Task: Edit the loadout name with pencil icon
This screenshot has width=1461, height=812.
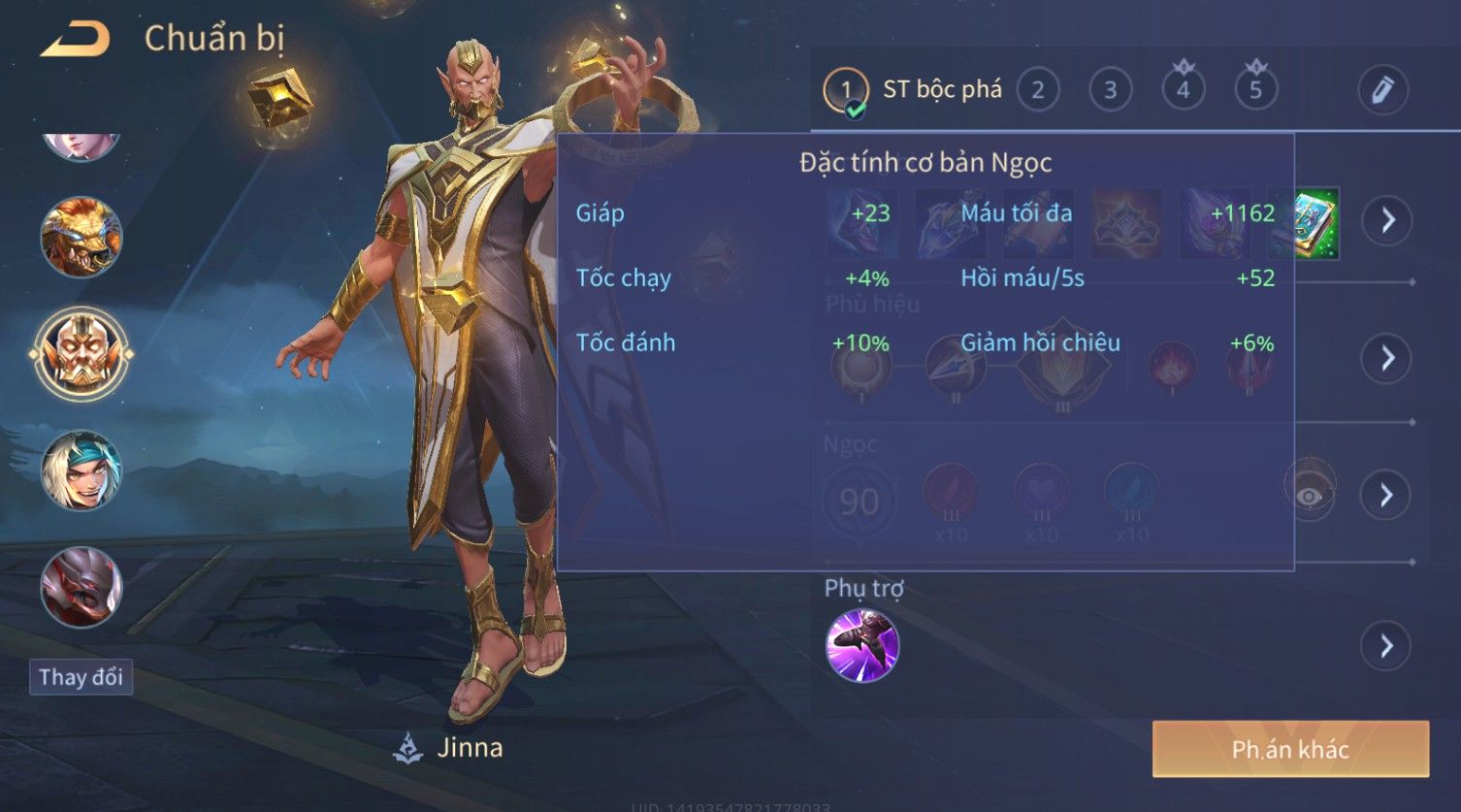Action: tap(1382, 90)
